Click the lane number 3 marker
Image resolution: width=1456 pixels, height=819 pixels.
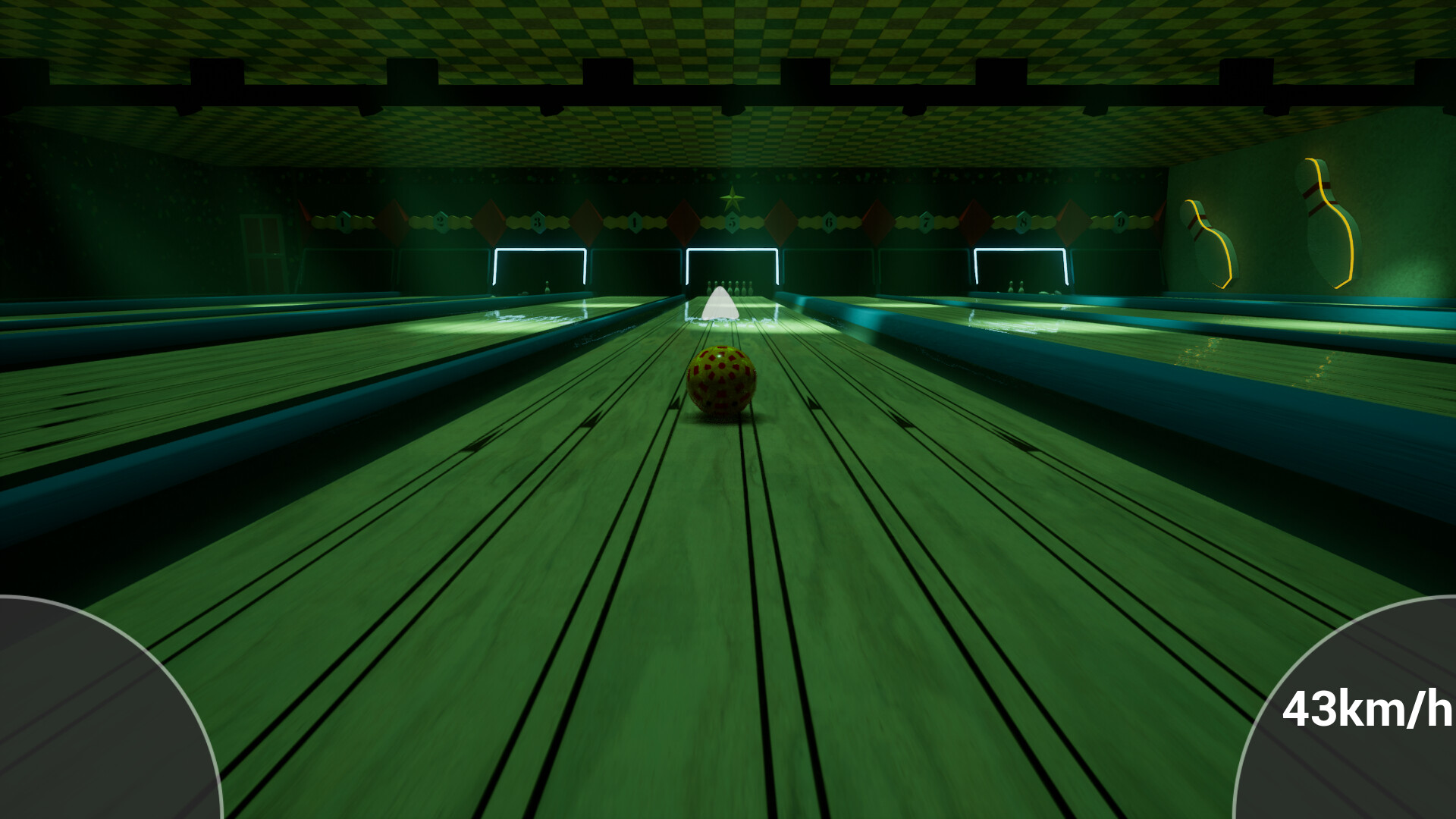(538, 221)
